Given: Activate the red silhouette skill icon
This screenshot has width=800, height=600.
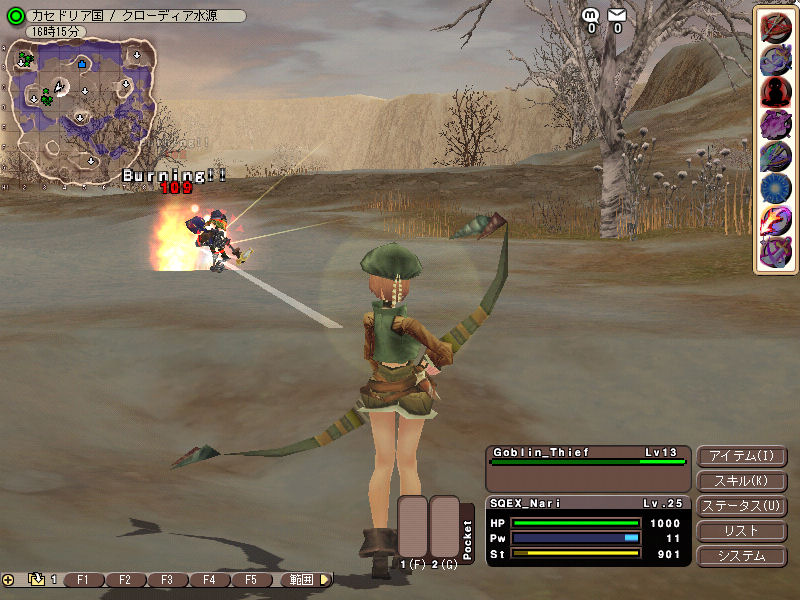Looking at the screenshot, I should tap(776, 93).
